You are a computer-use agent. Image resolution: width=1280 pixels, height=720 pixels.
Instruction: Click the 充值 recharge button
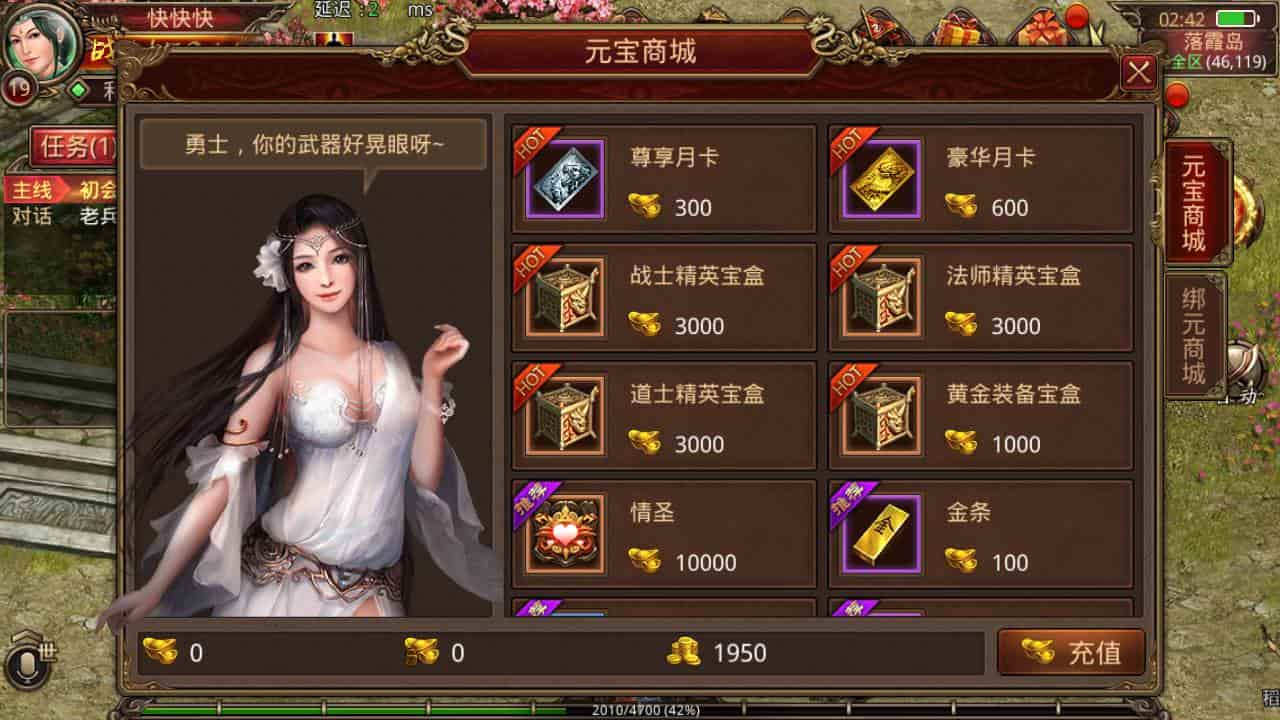point(1073,651)
